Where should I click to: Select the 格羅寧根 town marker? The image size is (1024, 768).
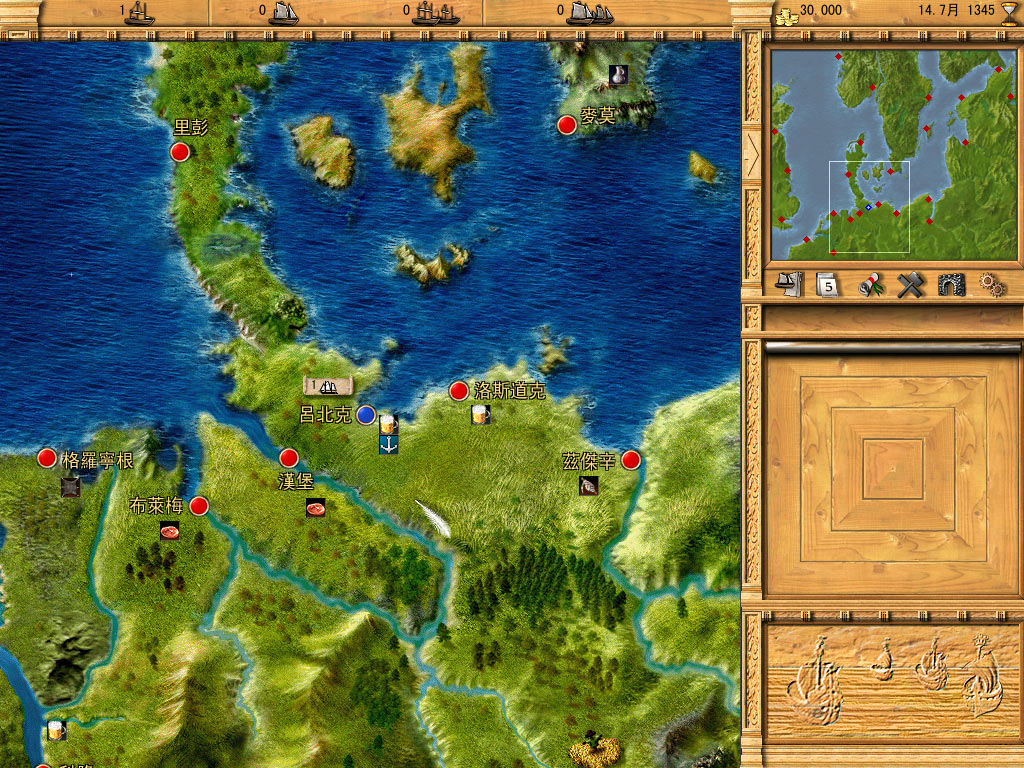click(47, 458)
